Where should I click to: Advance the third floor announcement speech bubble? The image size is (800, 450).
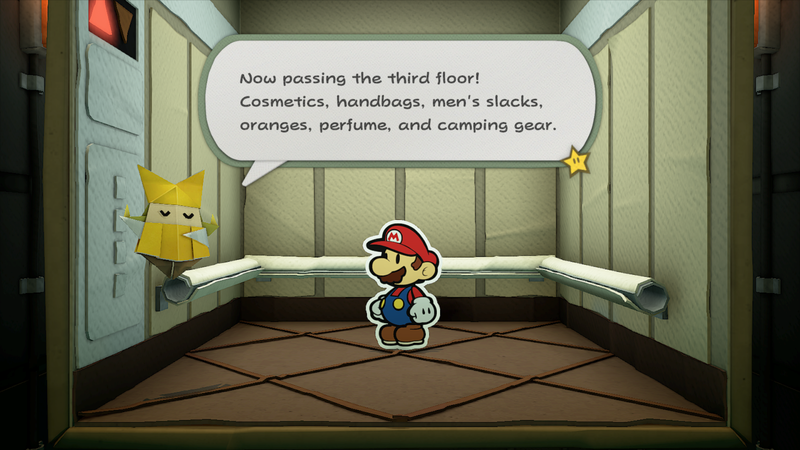coord(400,102)
